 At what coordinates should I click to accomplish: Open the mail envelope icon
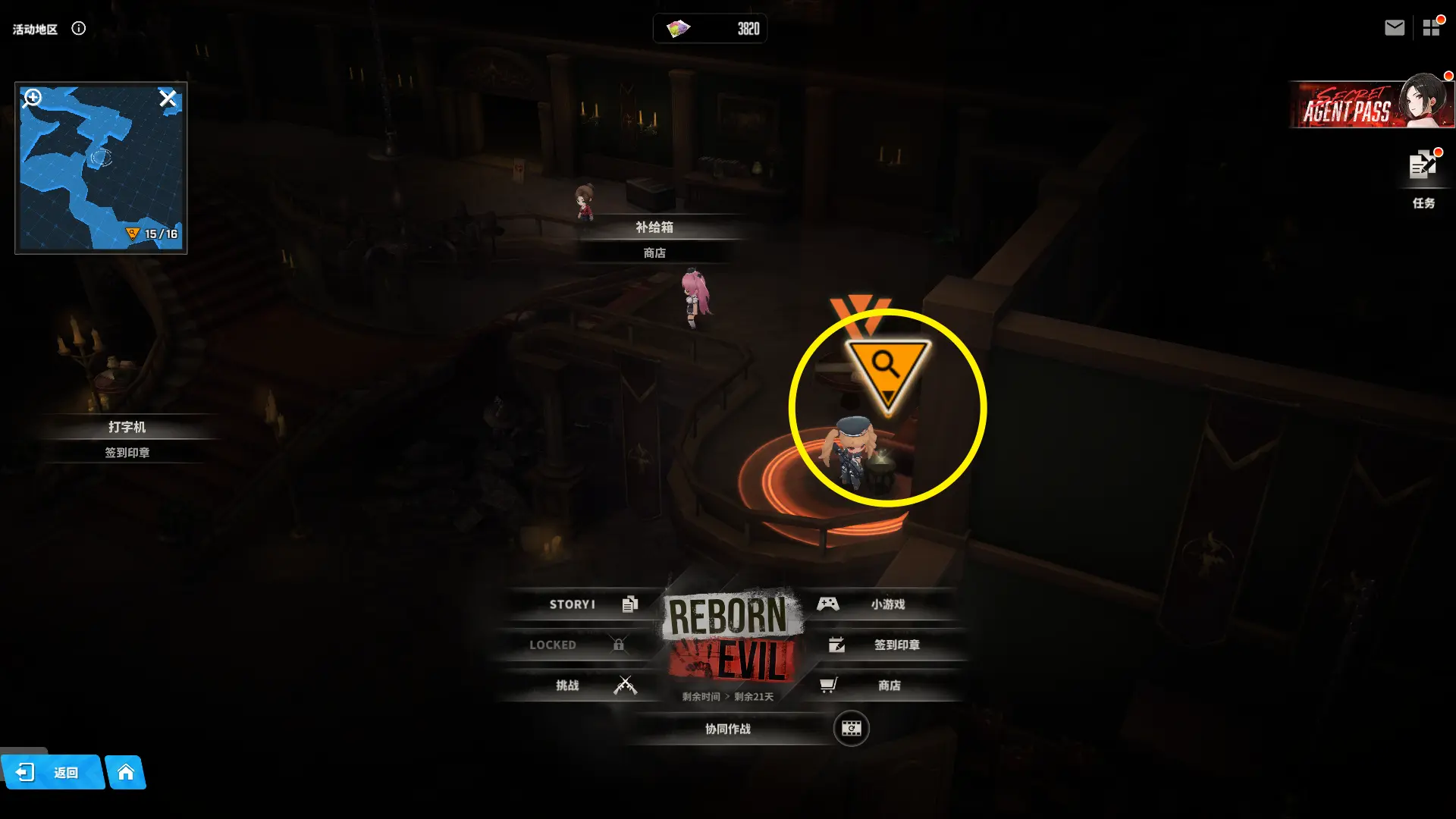pos(1394,28)
